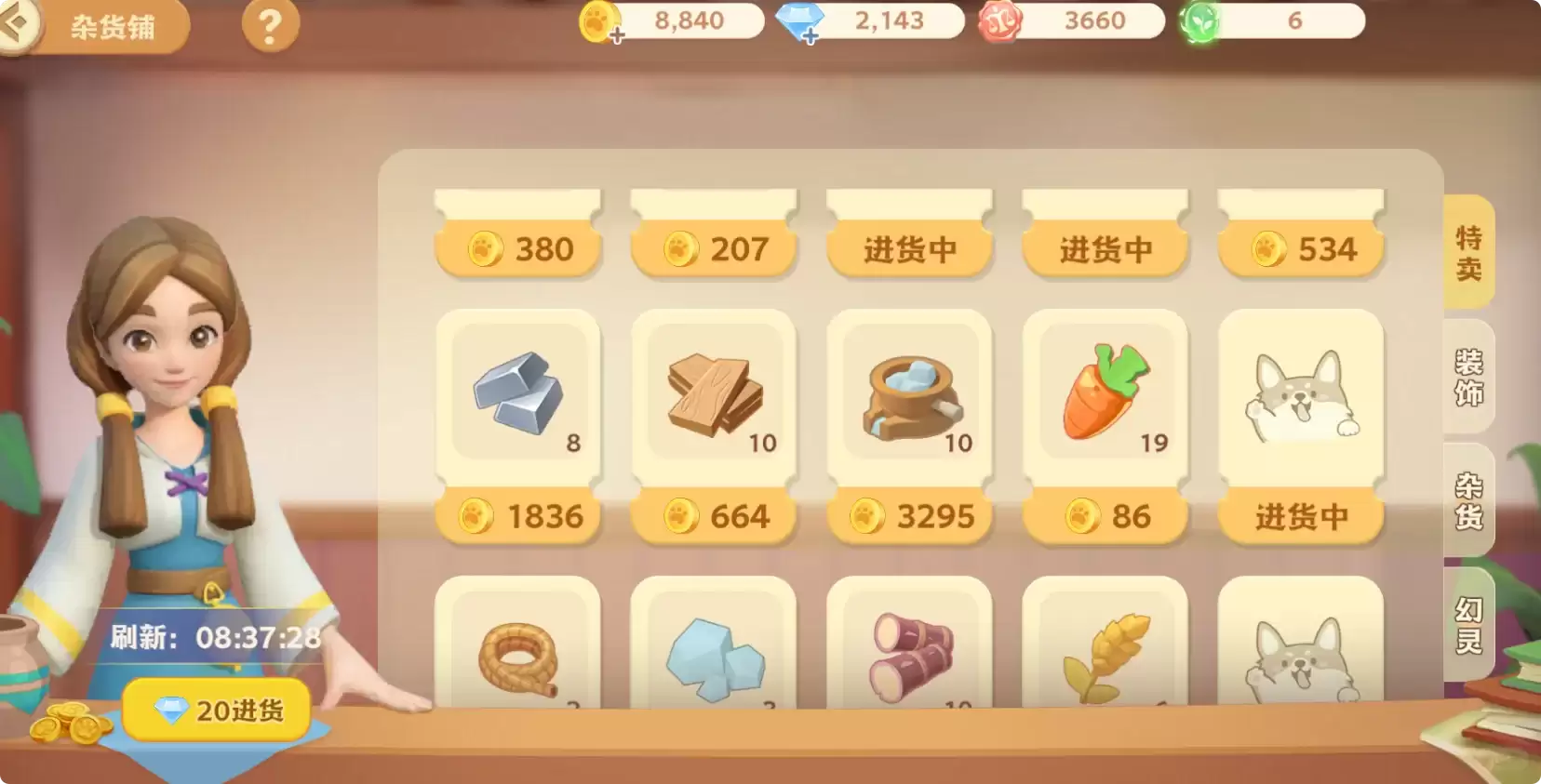Screen dimensions: 1541x784
Task: Select the corgi dog item in row two
Action: tap(1300, 398)
